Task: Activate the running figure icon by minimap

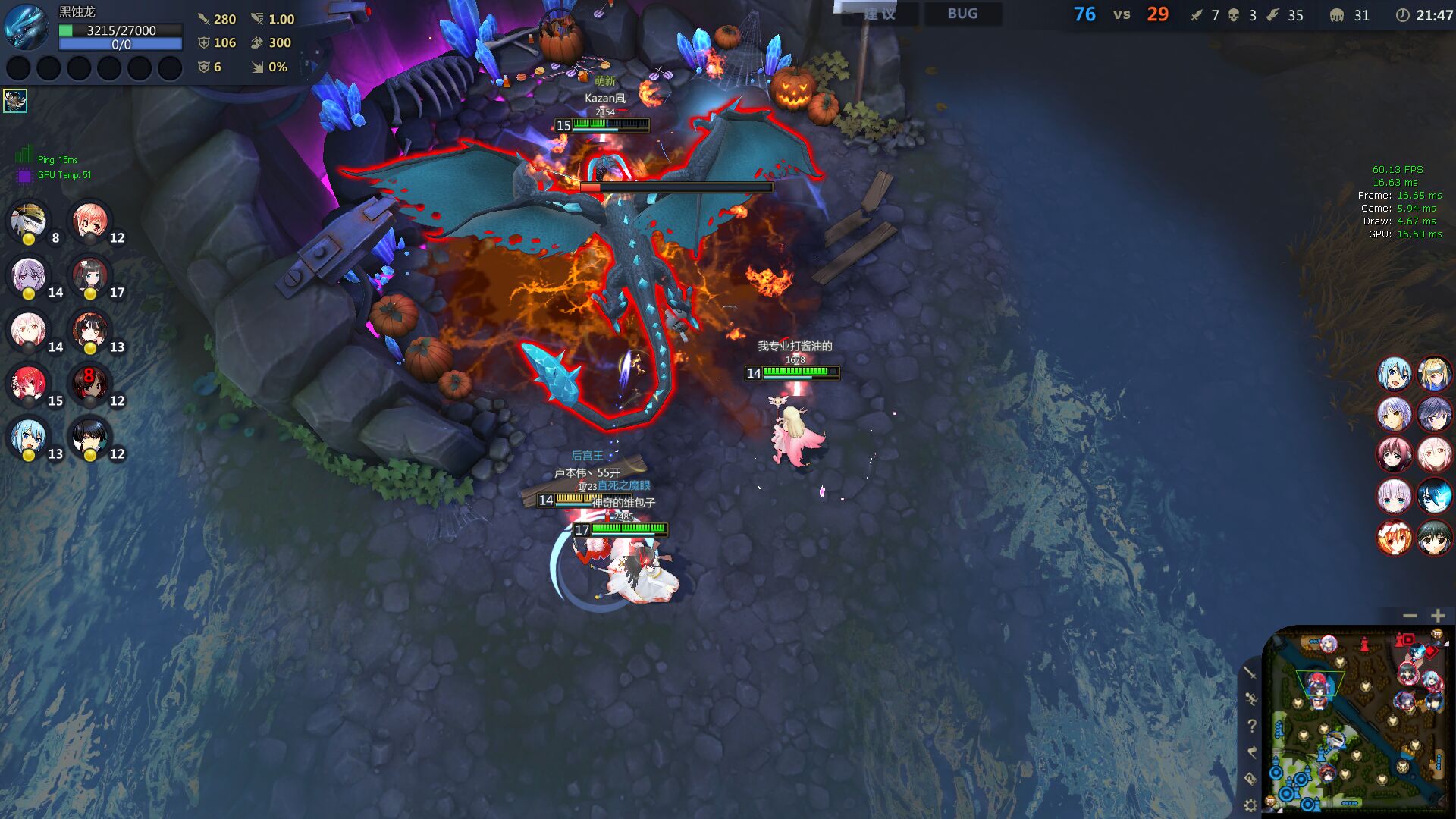Action: point(1250,698)
